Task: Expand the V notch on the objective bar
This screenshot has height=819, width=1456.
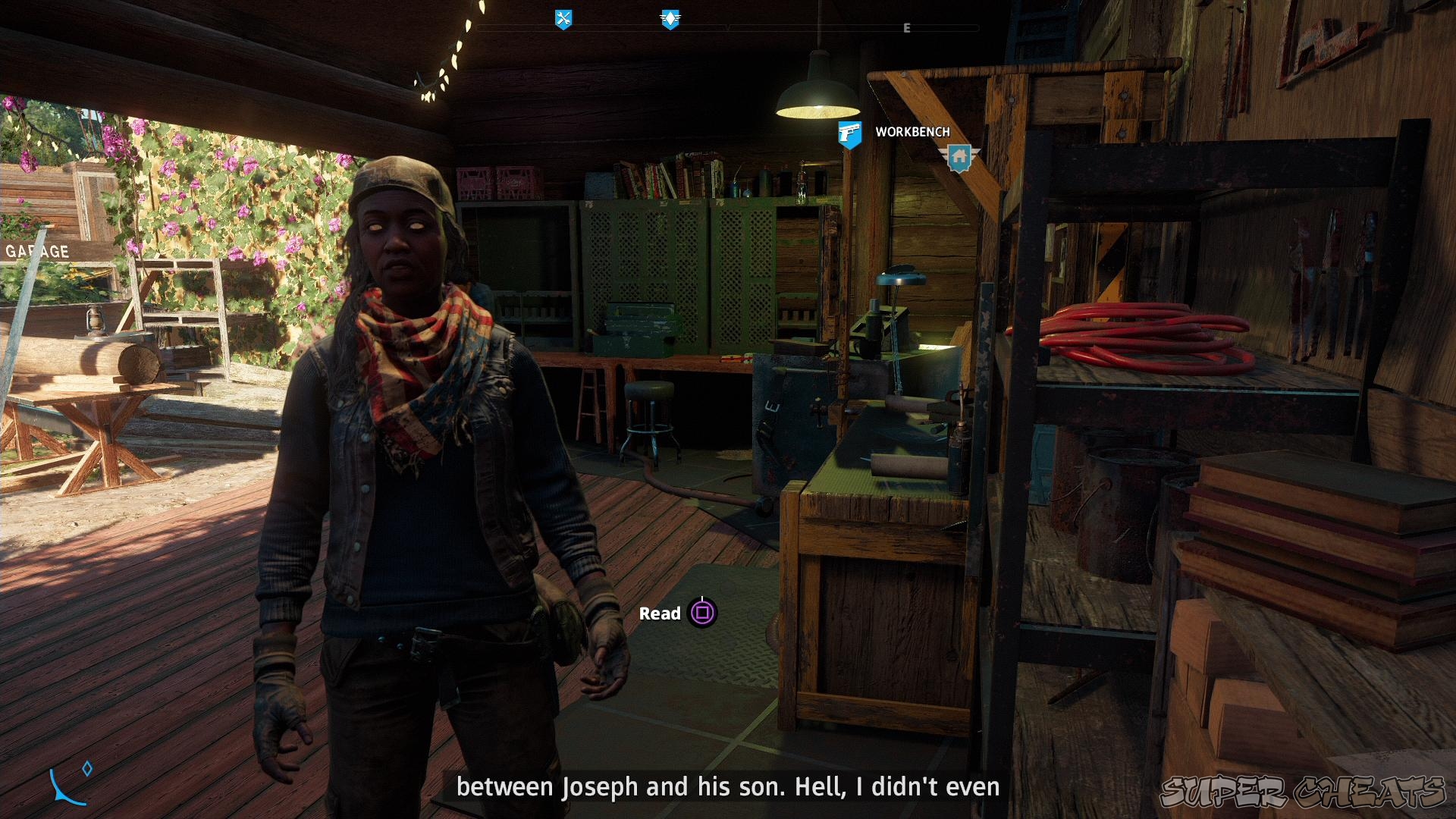Action: coord(728,29)
